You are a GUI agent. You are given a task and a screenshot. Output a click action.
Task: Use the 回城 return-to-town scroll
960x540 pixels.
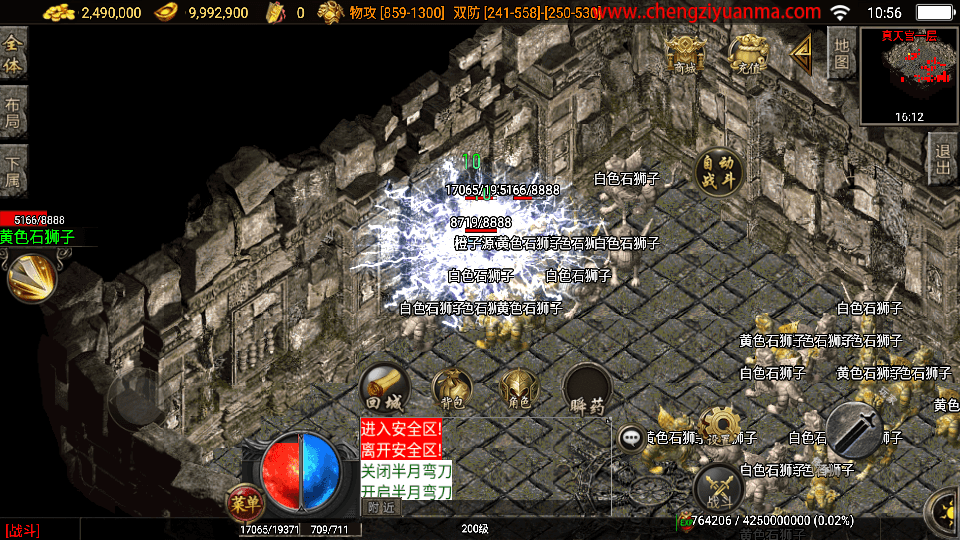385,388
